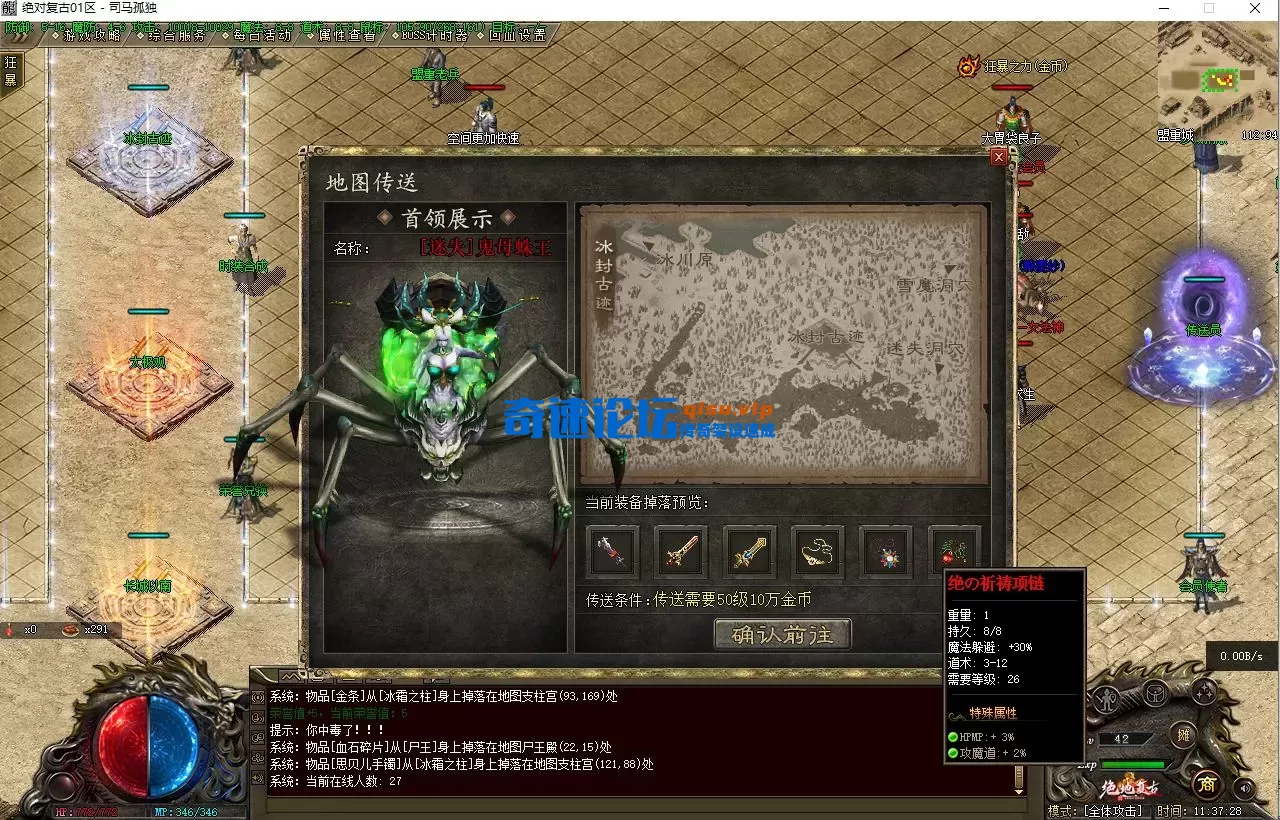
Task: Select the first sword drop preview icon
Action: (612, 551)
